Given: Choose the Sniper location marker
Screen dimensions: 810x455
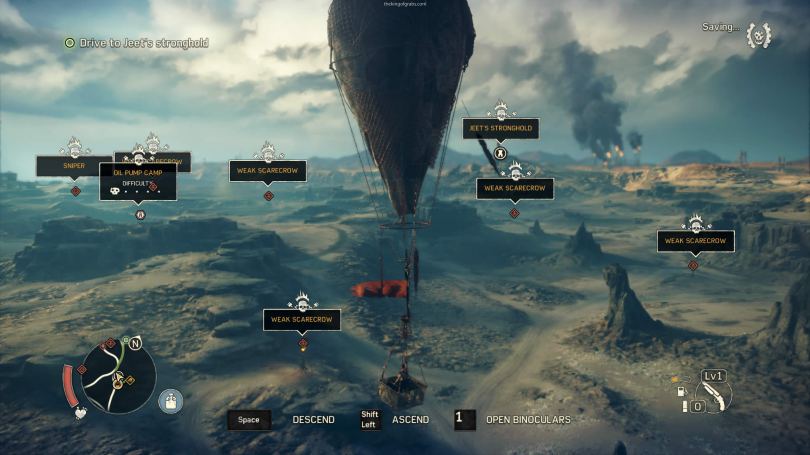Looking at the screenshot, I should click(x=74, y=165).
